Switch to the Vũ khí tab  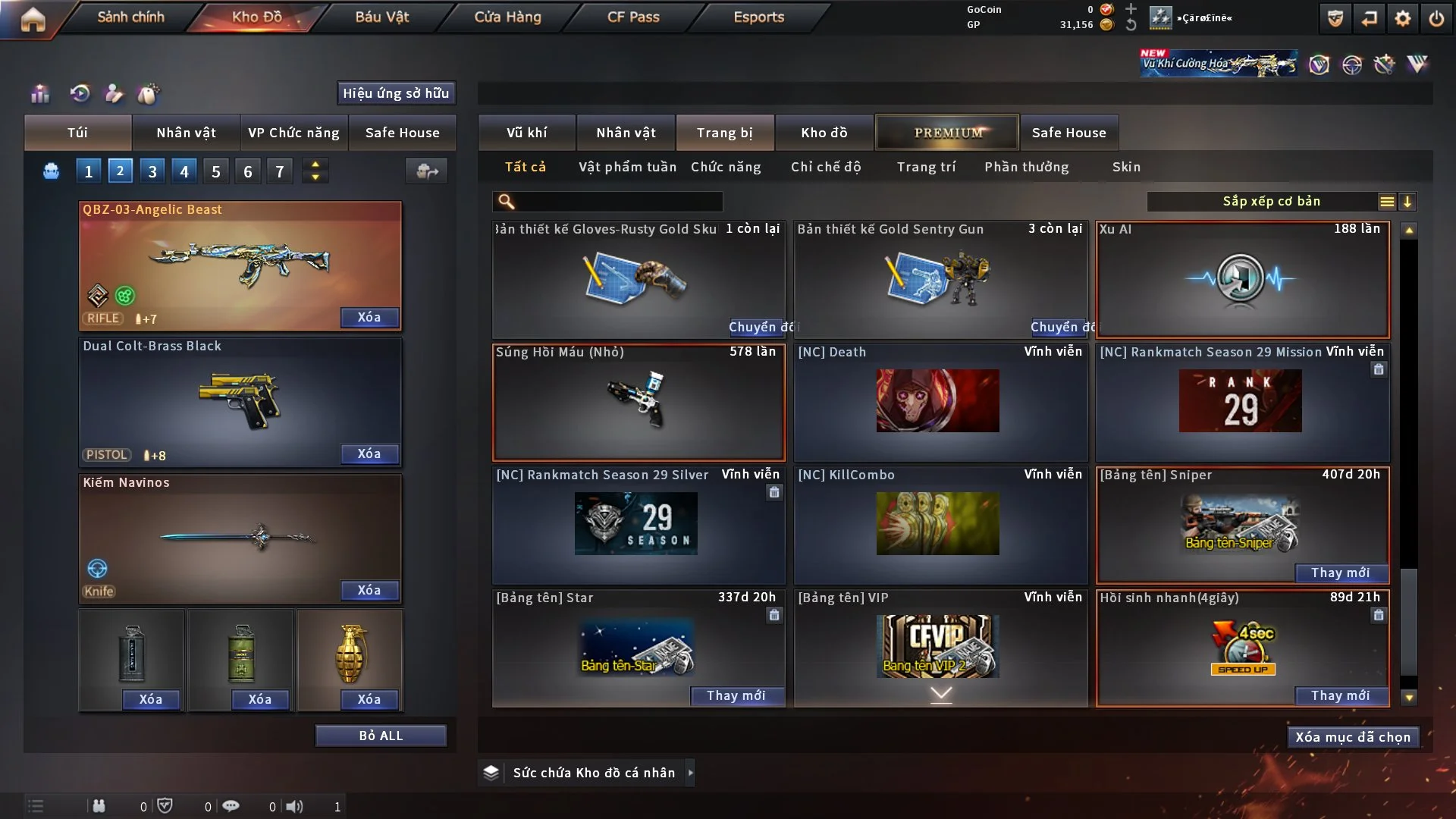(527, 133)
